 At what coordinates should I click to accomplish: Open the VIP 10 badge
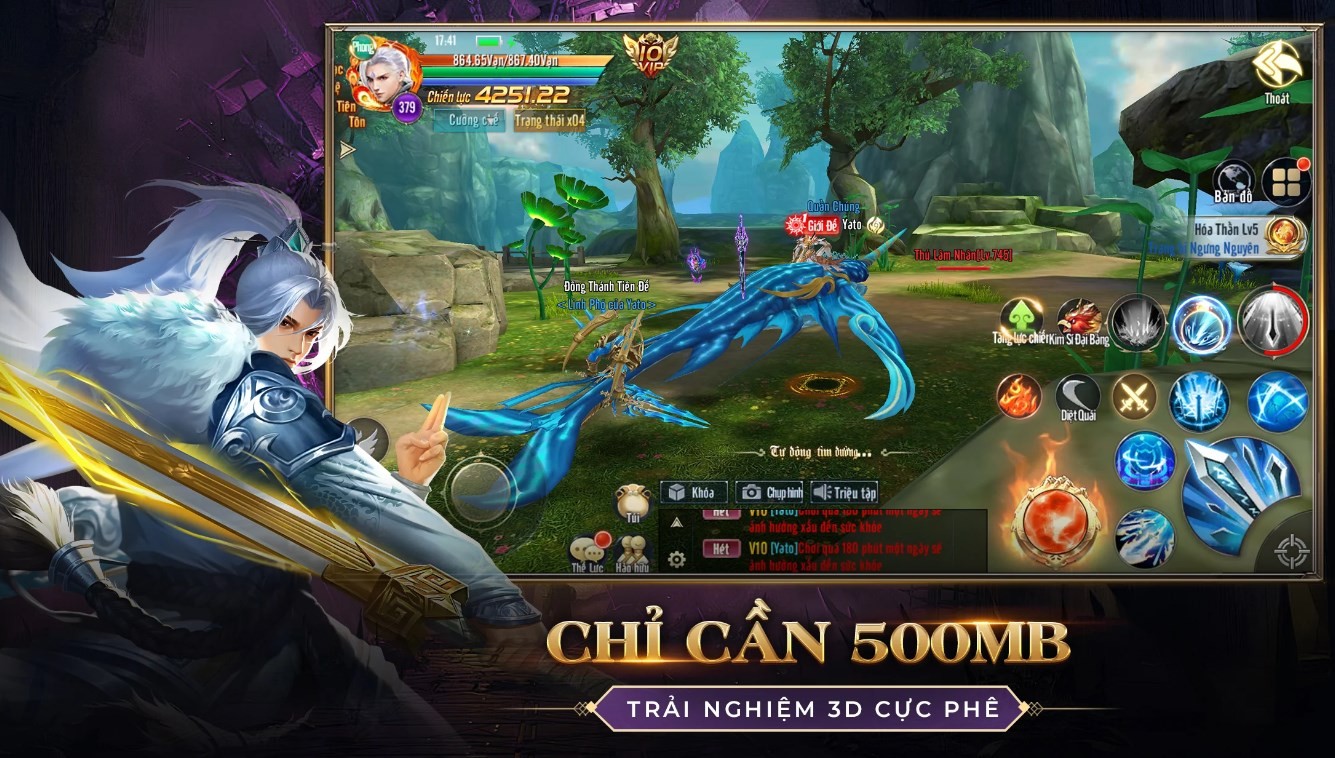(x=650, y=54)
